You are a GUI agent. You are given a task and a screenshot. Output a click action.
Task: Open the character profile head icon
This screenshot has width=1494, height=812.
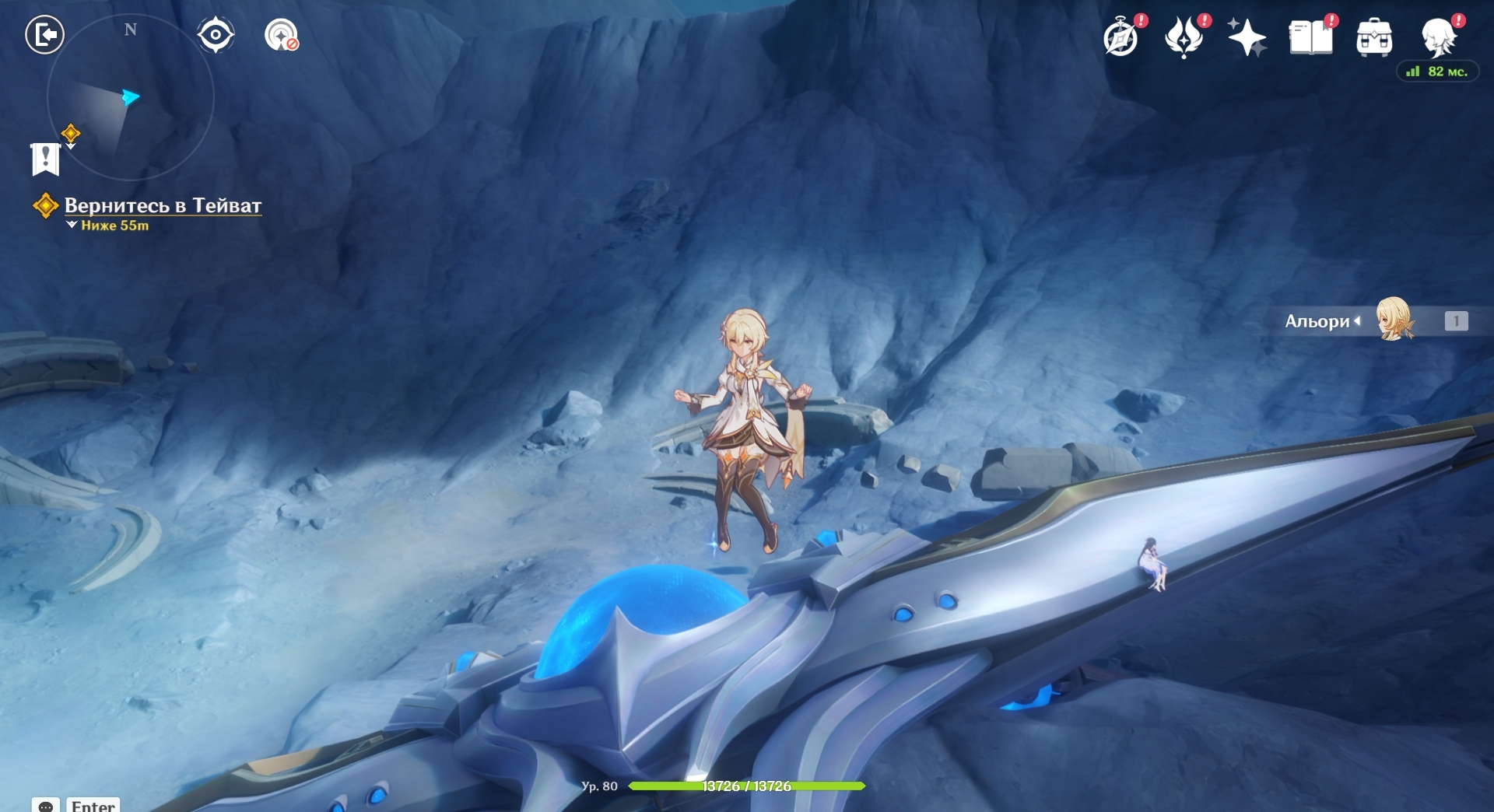coord(1438,37)
